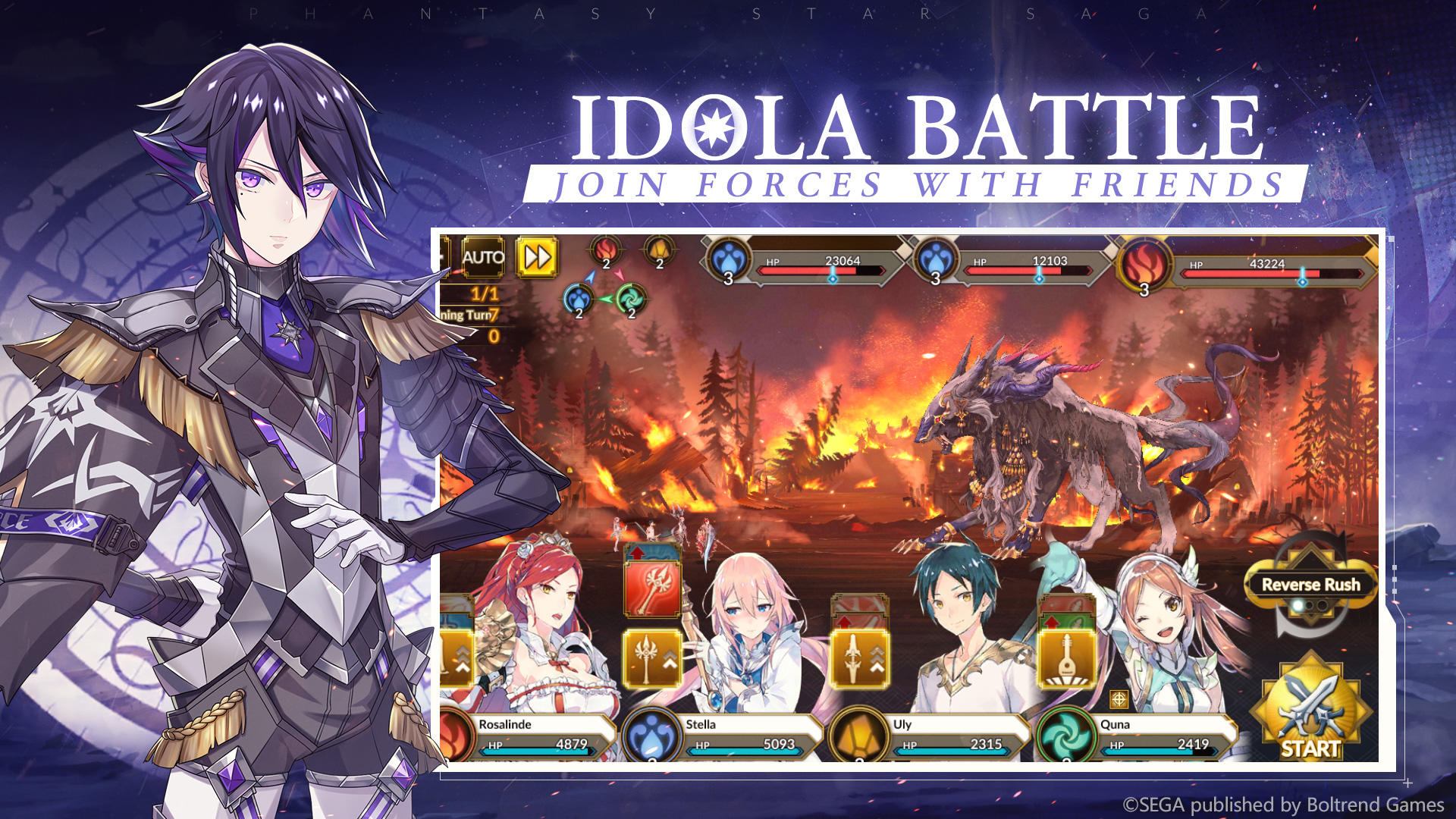1456x819 pixels.
Task: Toggle the targeting crosshair near Quna
Action: click(1118, 698)
